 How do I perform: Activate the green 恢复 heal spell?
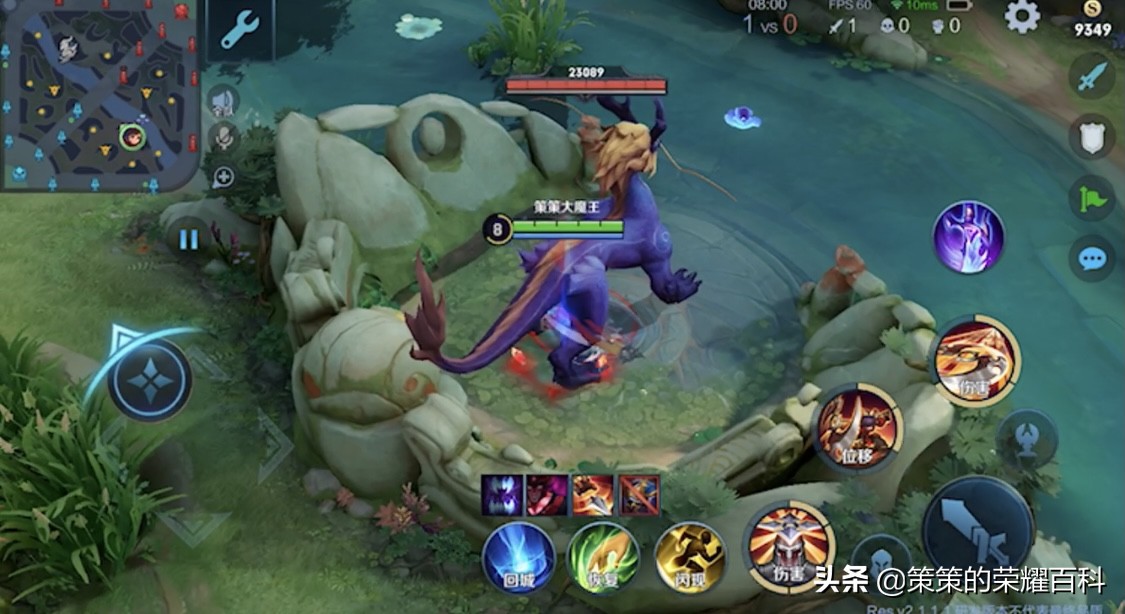[x=603, y=557]
